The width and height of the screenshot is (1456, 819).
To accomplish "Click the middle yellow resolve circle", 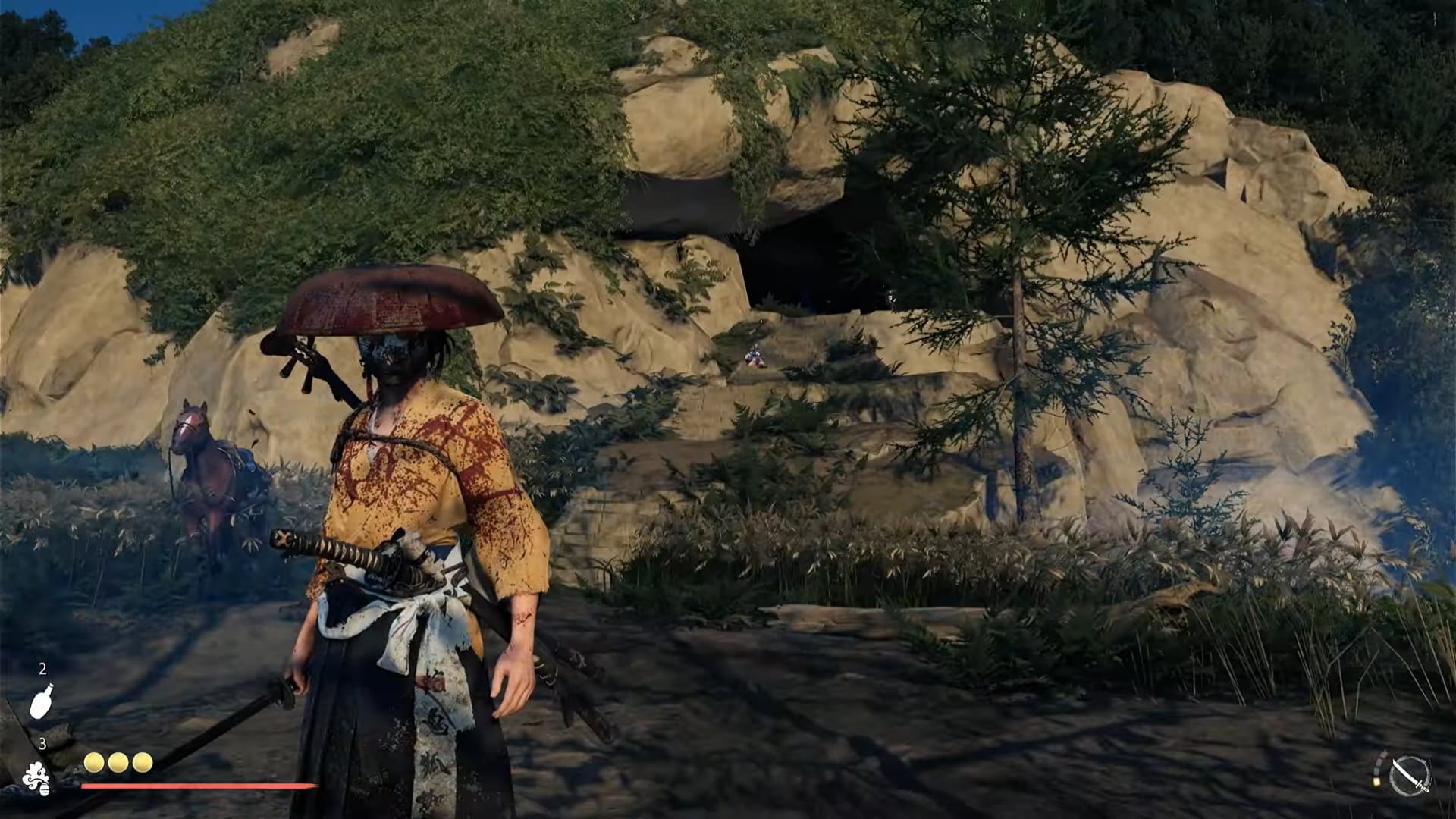I will click(x=118, y=762).
